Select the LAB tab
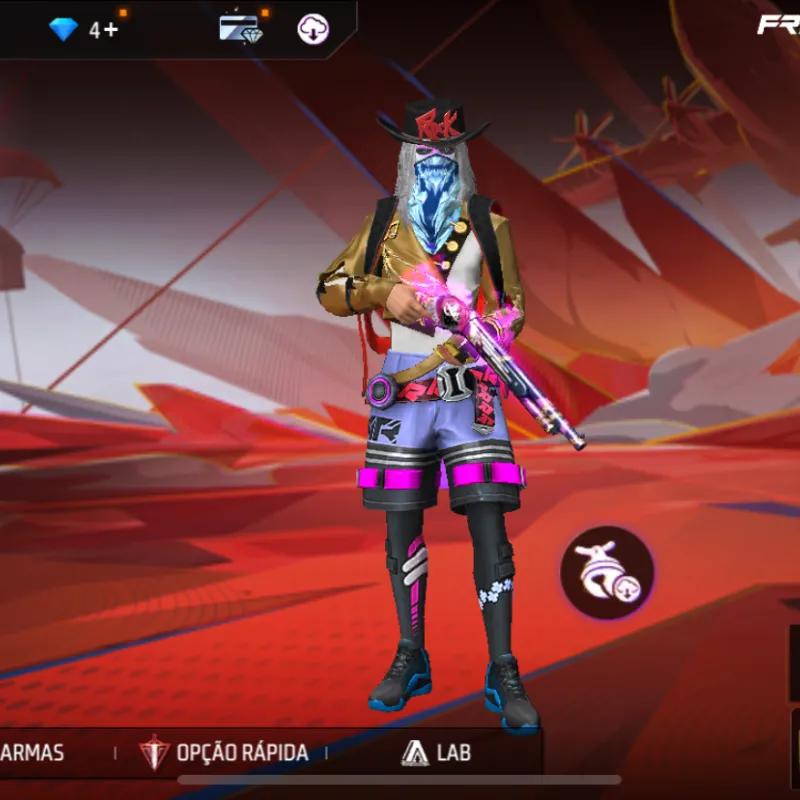 tap(436, 752)
